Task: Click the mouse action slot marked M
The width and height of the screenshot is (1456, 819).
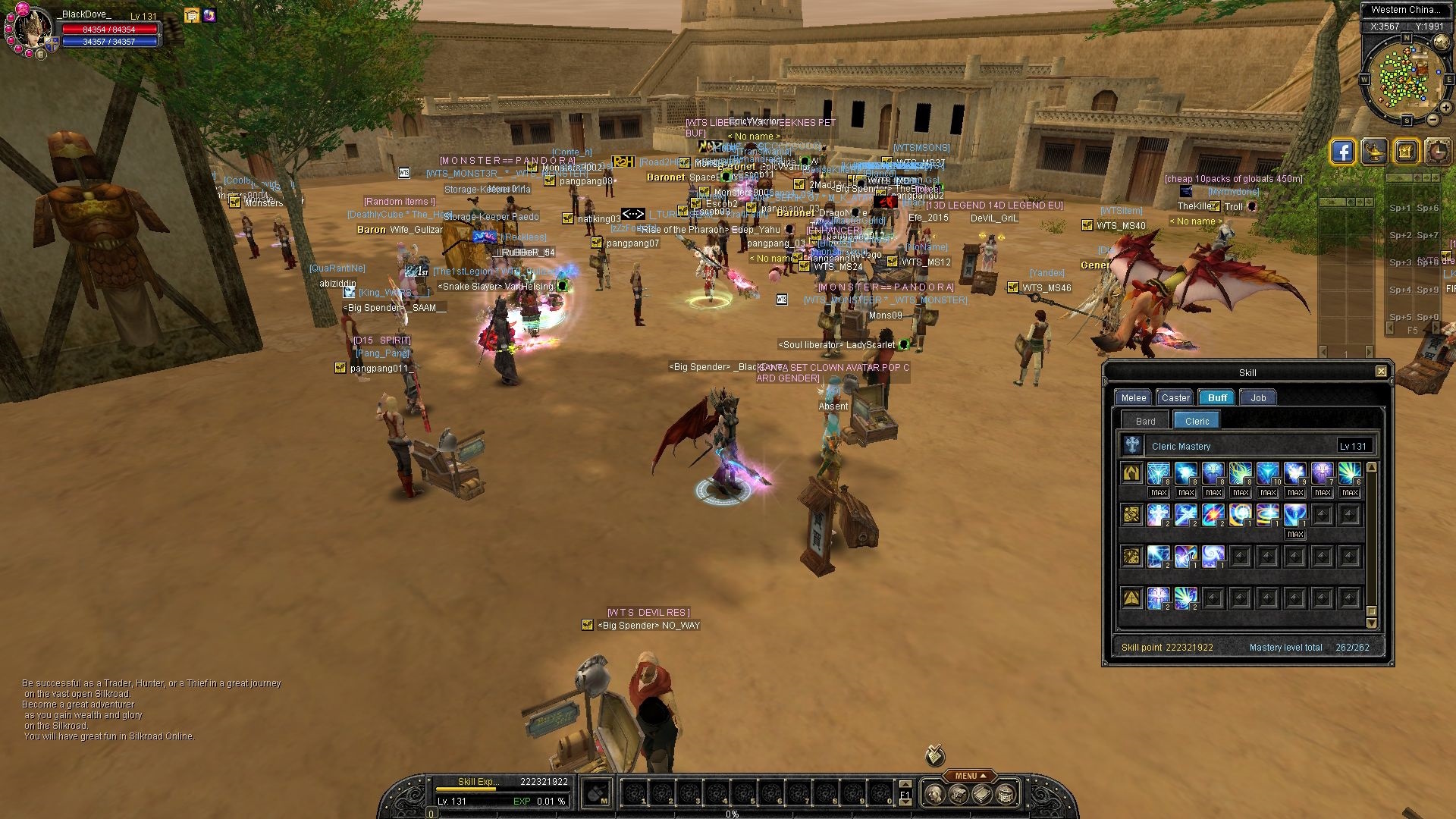Action: pos(598,794)
